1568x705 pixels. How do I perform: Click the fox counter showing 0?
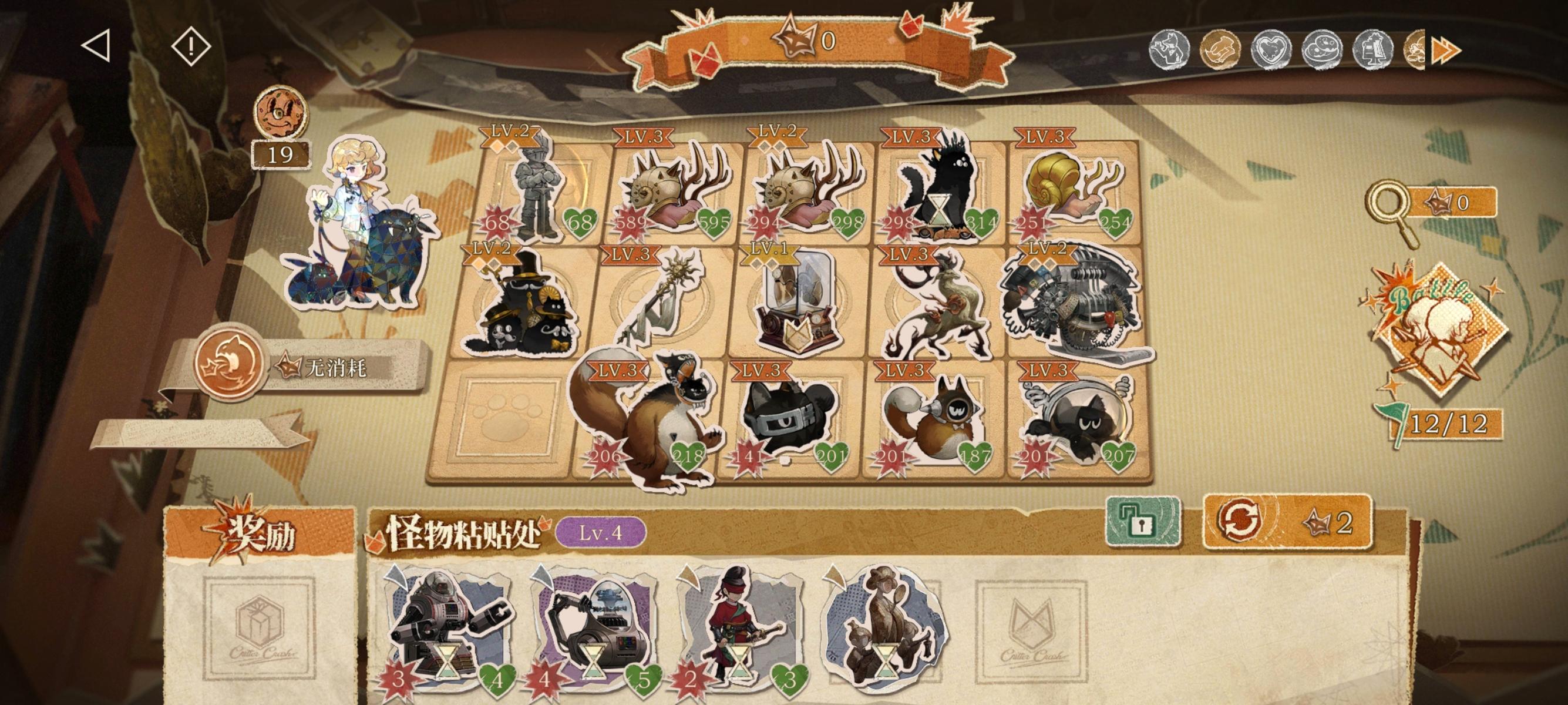(x=810, y=41)
